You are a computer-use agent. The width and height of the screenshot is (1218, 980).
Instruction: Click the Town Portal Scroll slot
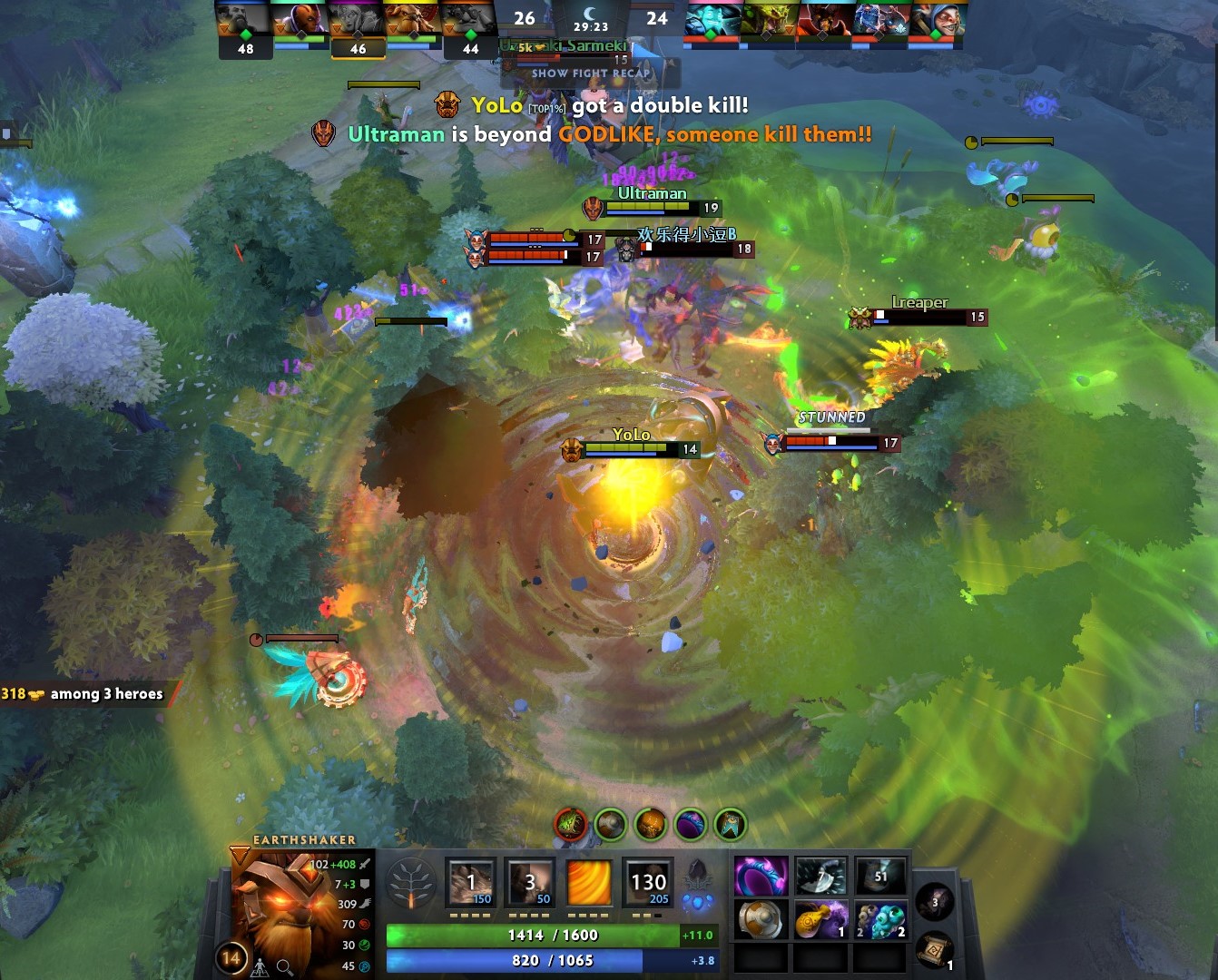pos(935,947)
